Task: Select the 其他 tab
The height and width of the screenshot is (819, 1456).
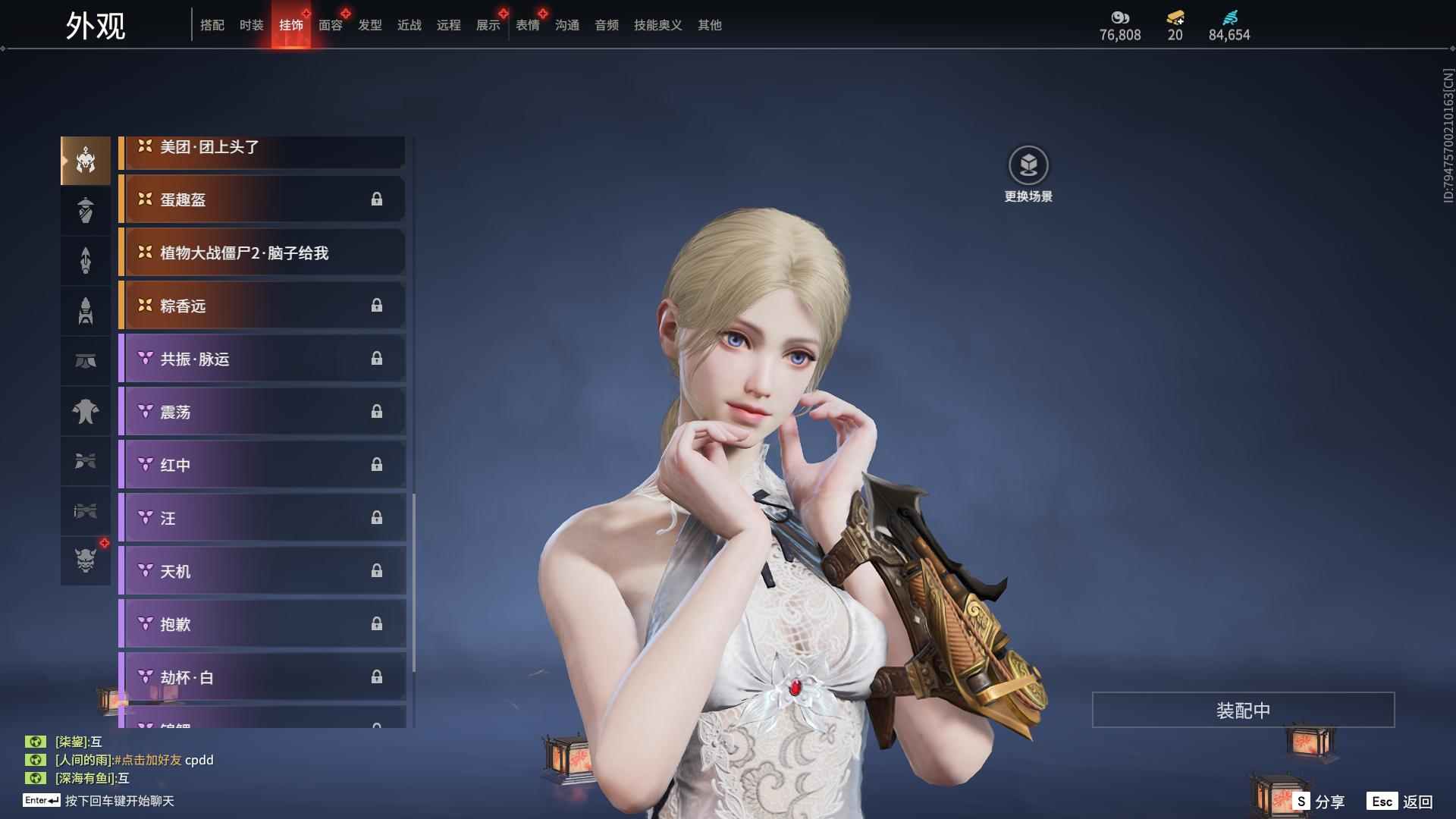Action: click(x=710, y=25)
